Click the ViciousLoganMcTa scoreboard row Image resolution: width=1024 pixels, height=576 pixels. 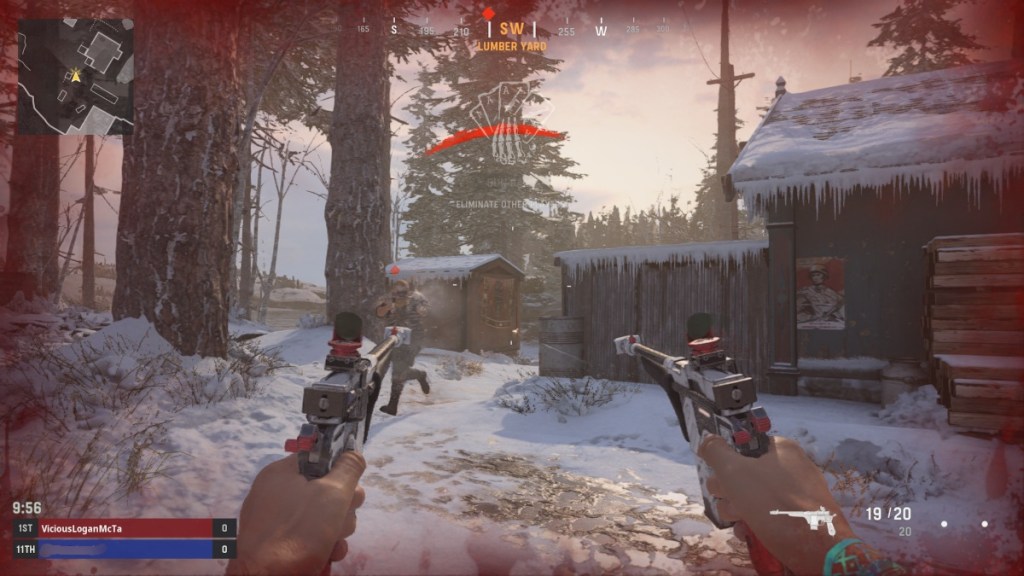tap(125, 528)
